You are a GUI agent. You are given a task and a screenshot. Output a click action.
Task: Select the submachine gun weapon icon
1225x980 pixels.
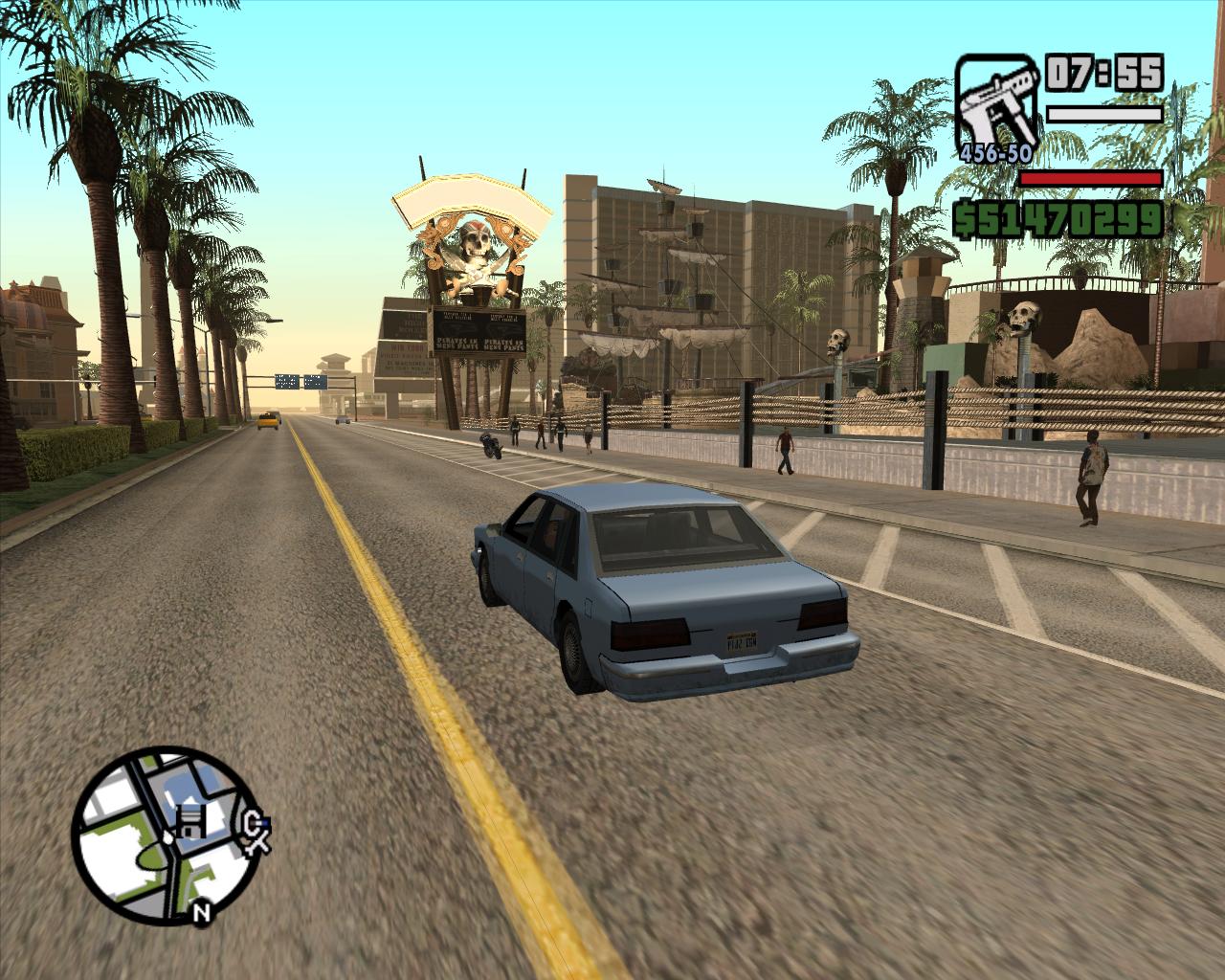coord(995,101)
